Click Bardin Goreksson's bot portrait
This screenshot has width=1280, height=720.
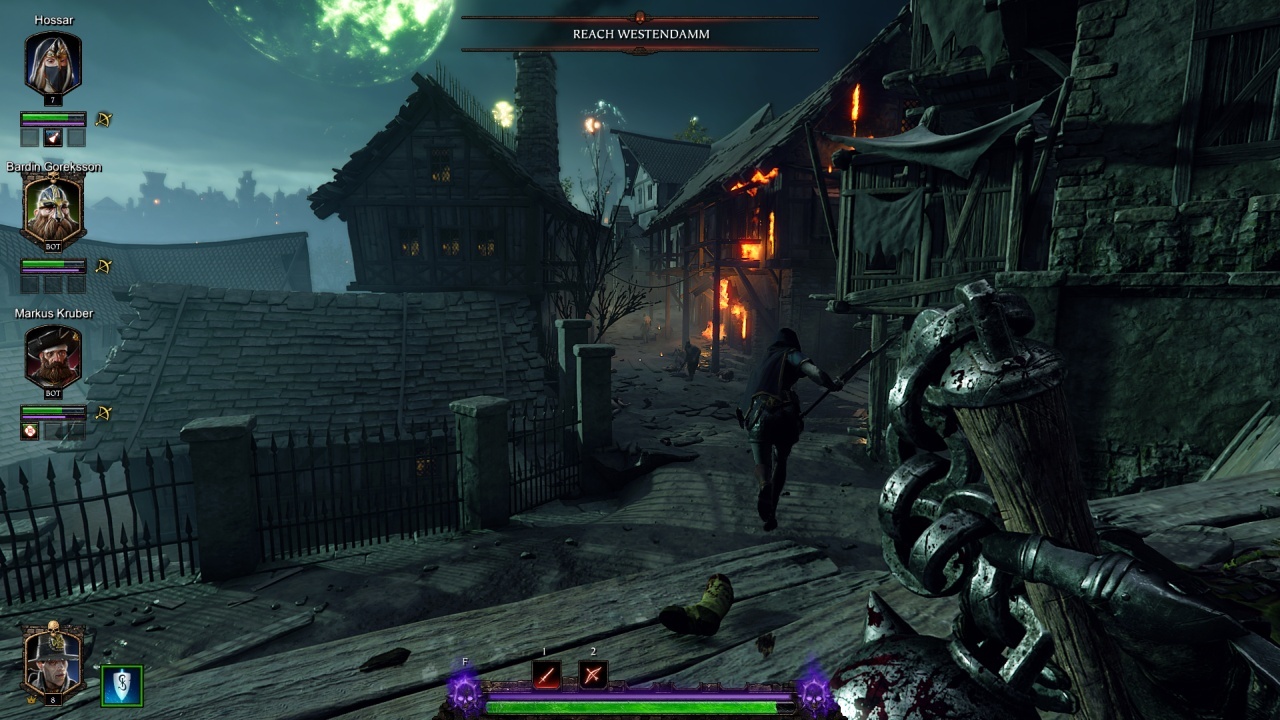53,211
